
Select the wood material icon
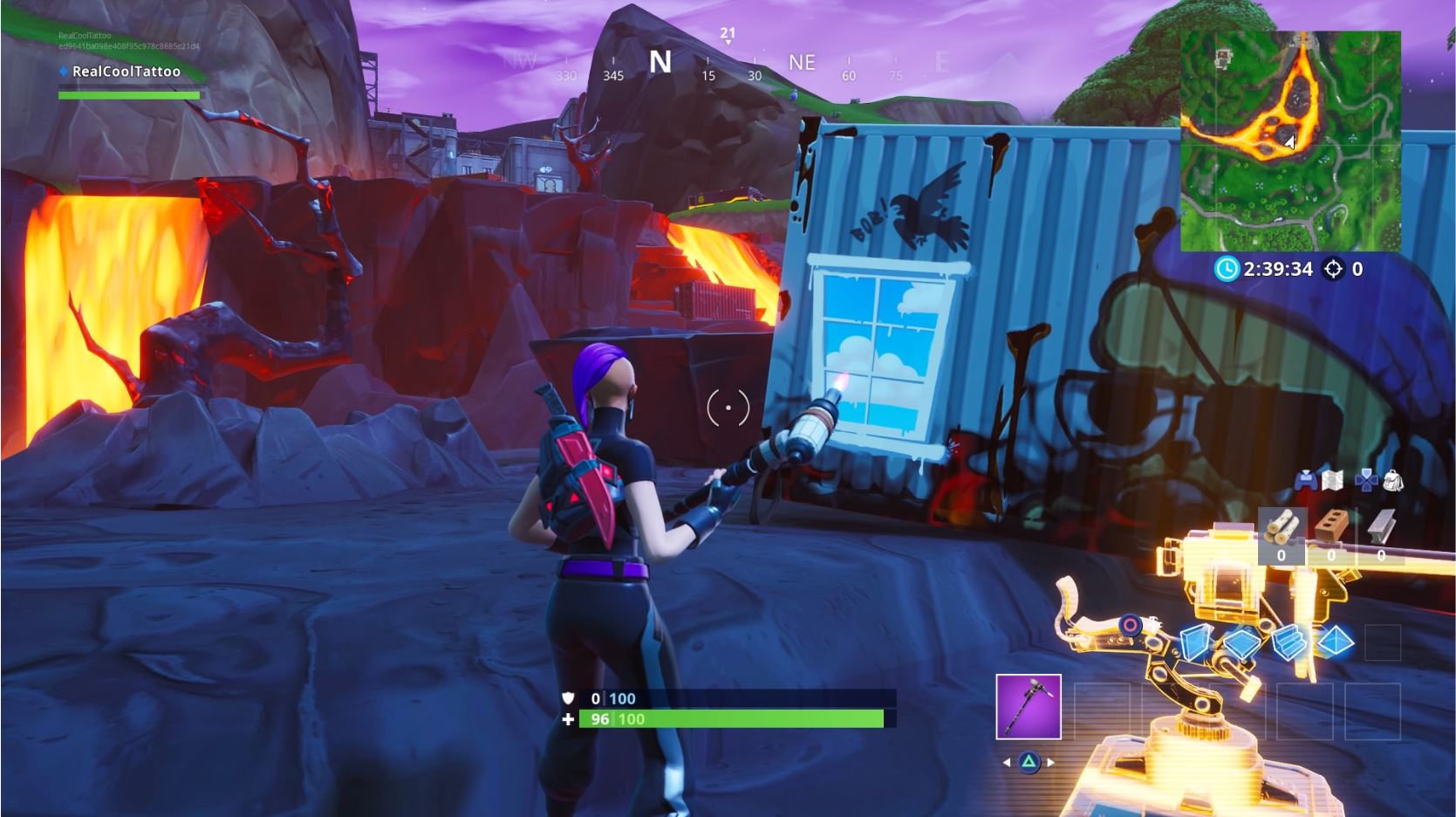[x=1282, y=526]
